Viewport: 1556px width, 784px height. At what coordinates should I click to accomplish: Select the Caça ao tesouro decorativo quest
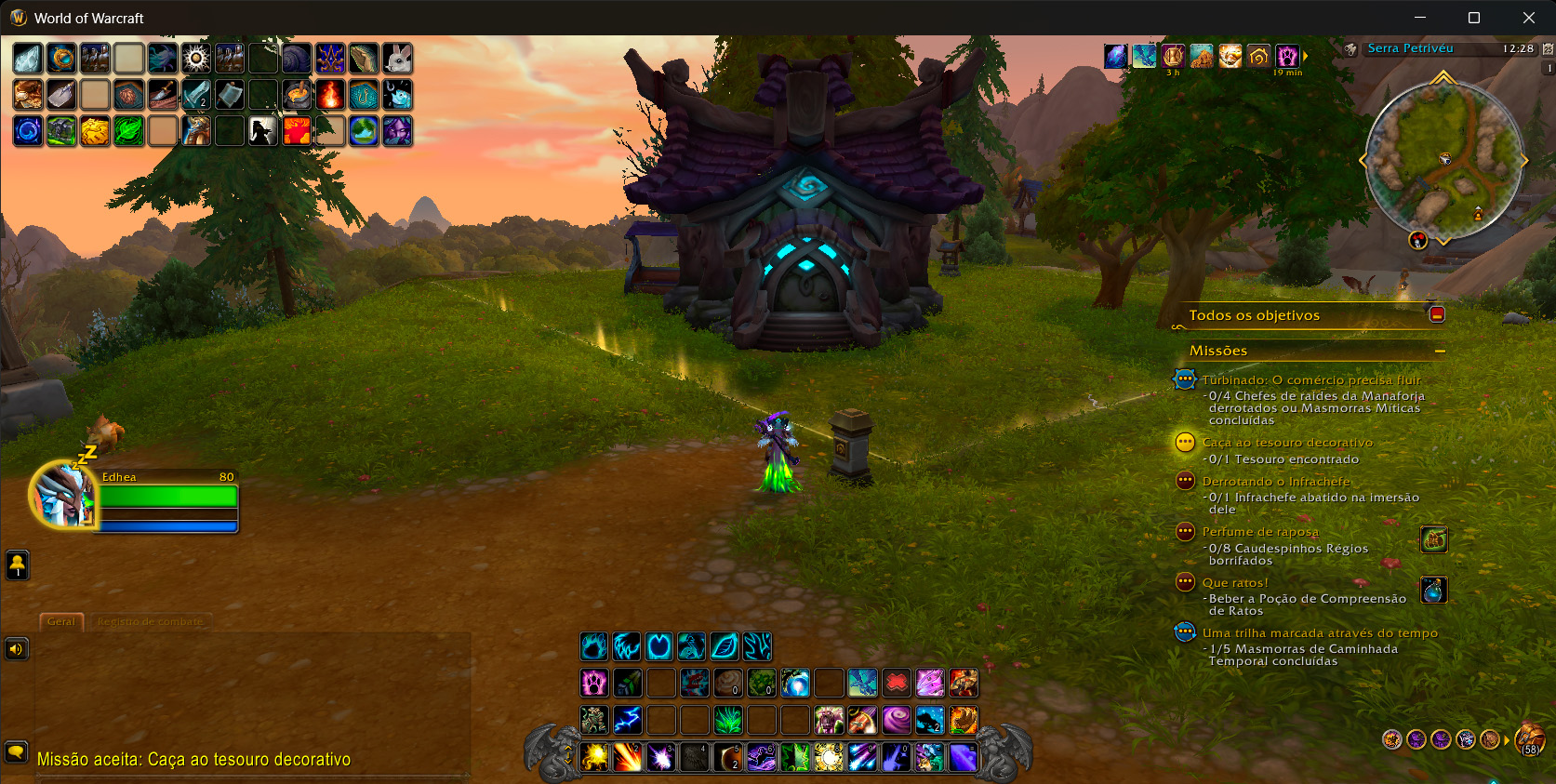(x=1286, y=443)
